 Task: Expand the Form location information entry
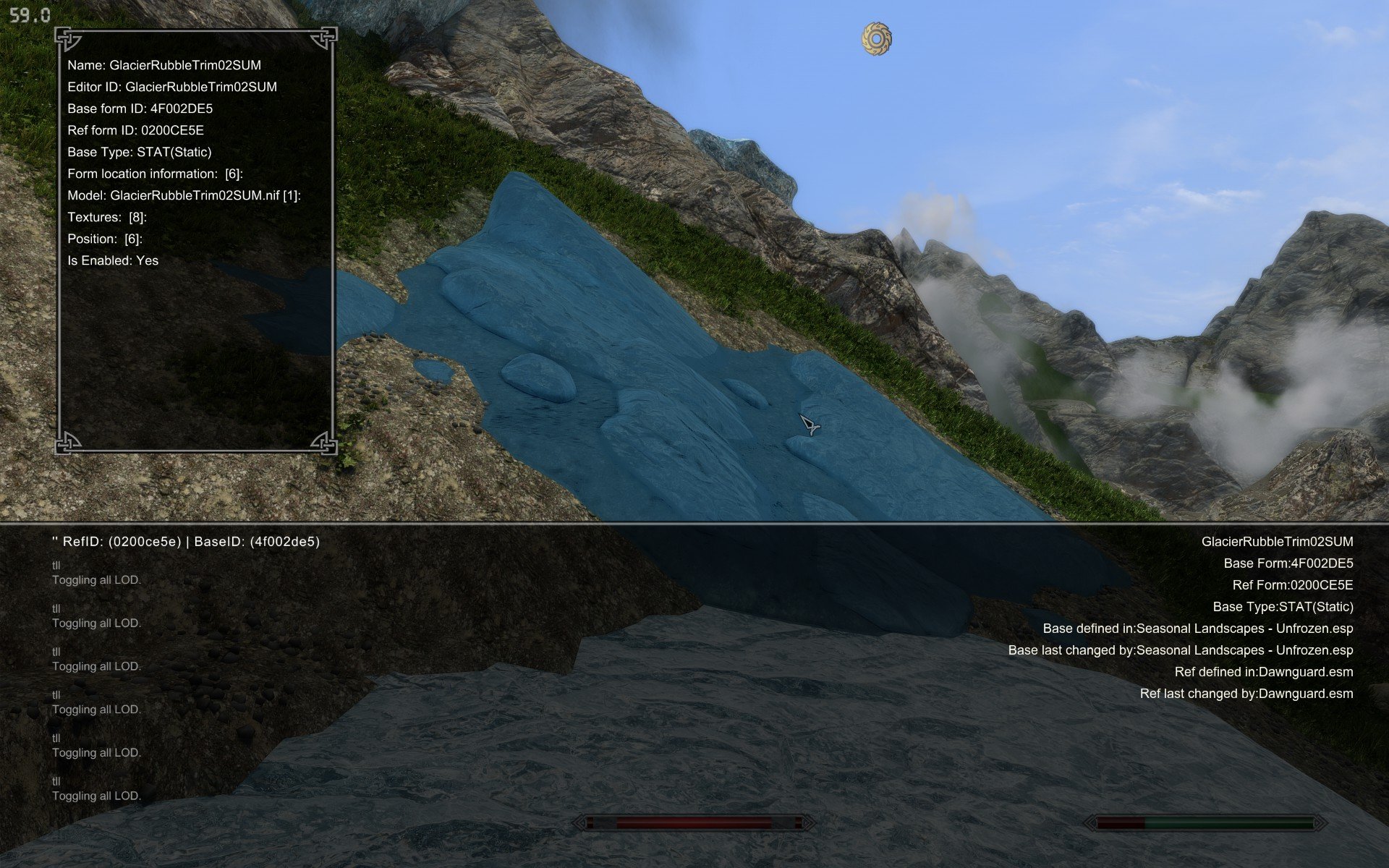[155, 174]
